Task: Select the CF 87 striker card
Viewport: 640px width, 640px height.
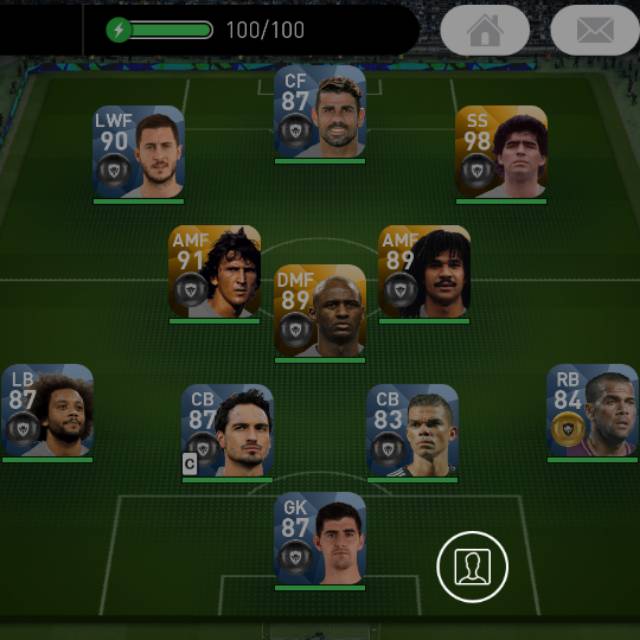Action: point(320,112)
